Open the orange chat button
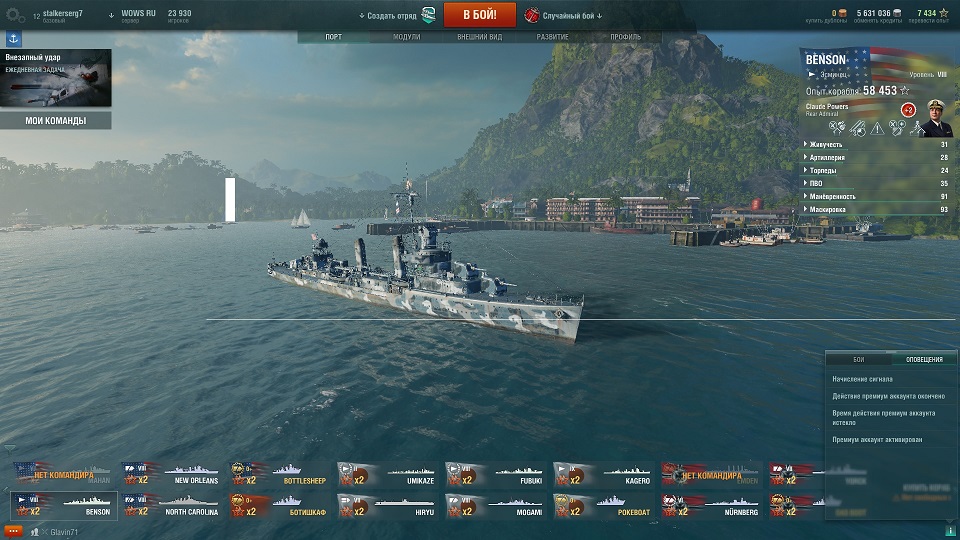 (x=13, y=529)
